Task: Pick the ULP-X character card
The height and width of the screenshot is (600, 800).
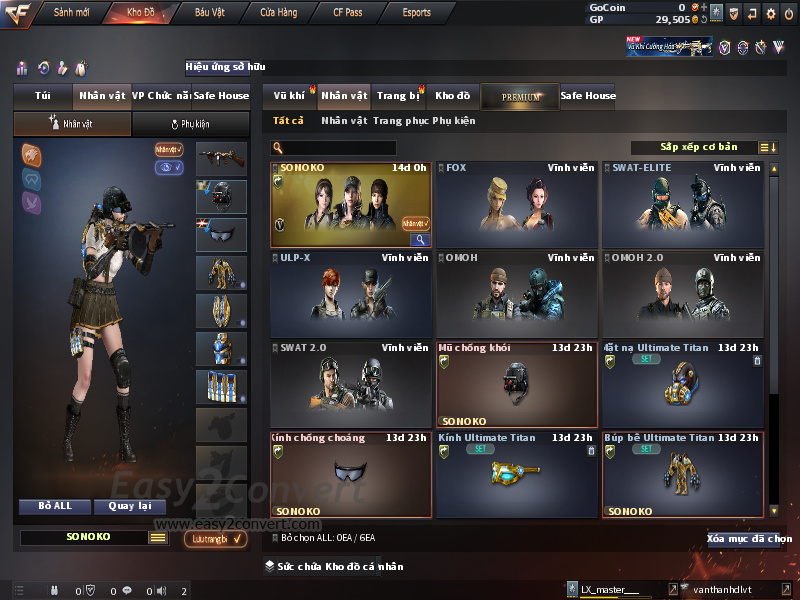Action: (x=350, y=295)
